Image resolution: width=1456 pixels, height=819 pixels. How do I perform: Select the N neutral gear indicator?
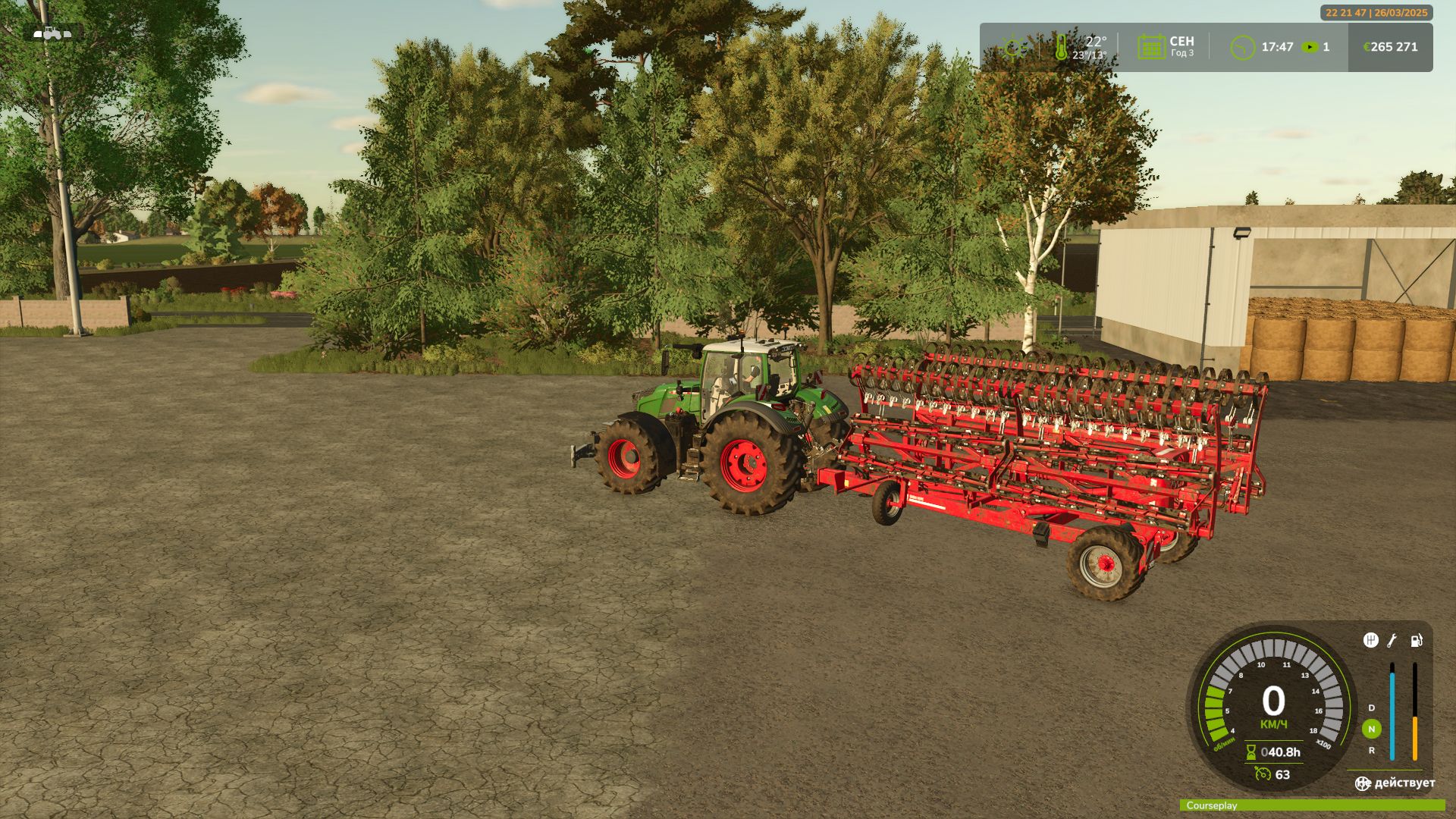(1371, 729)
